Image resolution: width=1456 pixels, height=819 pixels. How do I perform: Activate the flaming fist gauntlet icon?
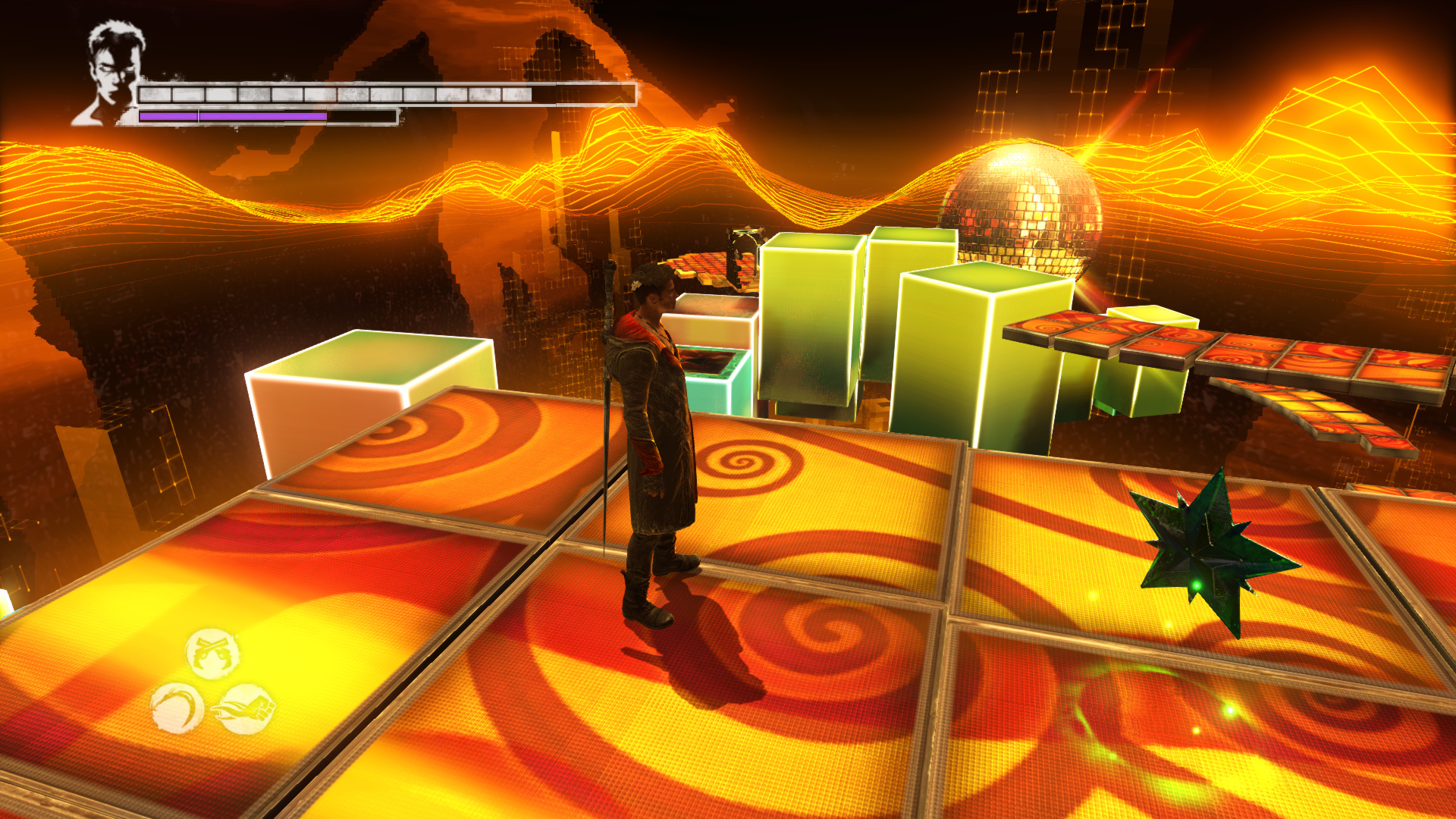[x=246, y=709]
